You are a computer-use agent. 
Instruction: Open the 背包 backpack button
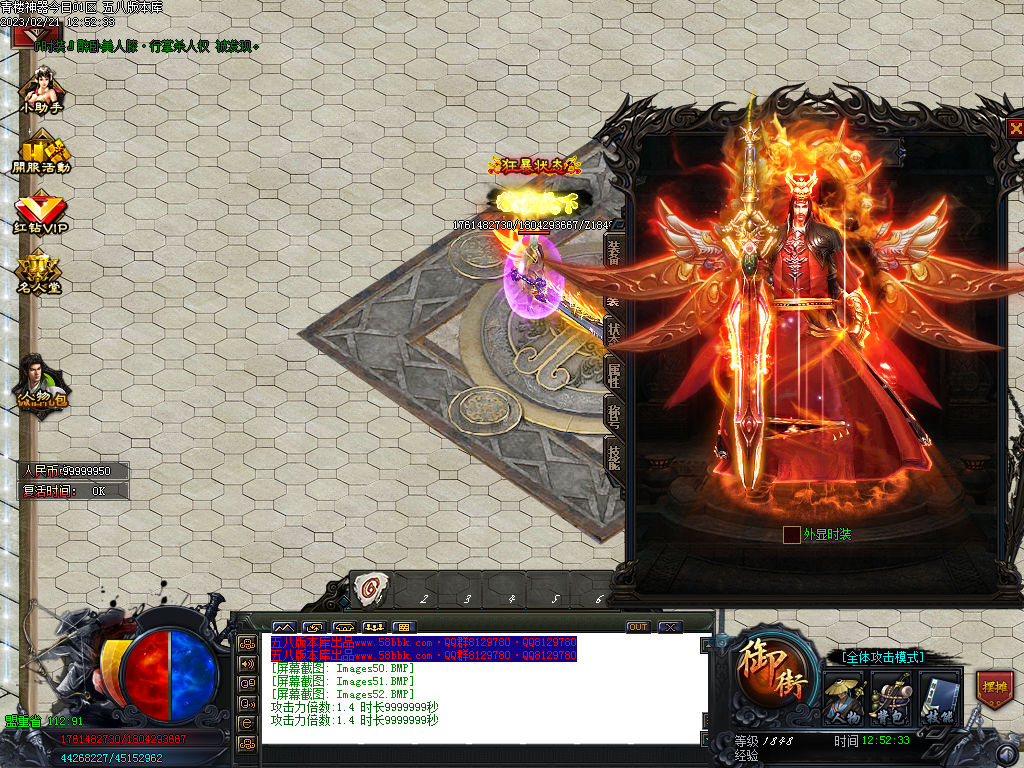coord(890,699)
